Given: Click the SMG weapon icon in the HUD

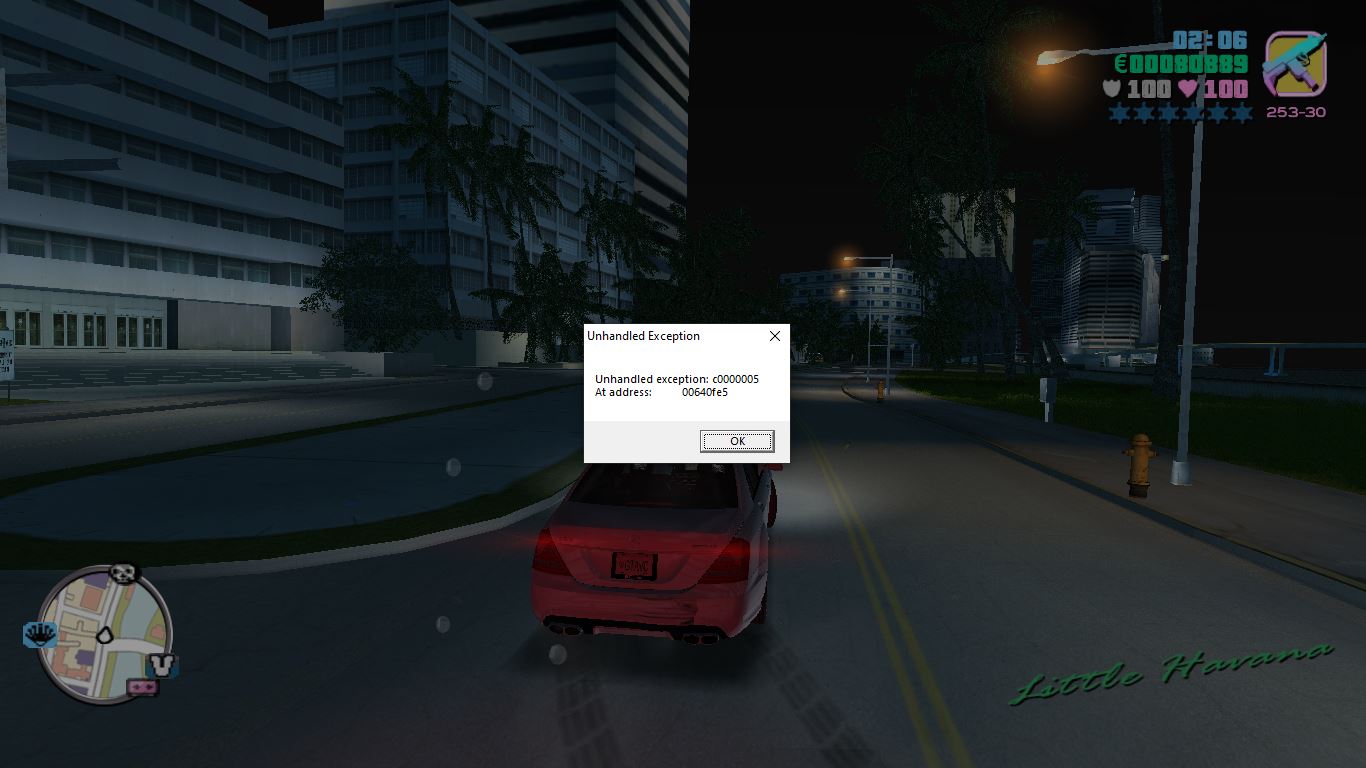Looking at the screenshot, I should pos(1297,65).
